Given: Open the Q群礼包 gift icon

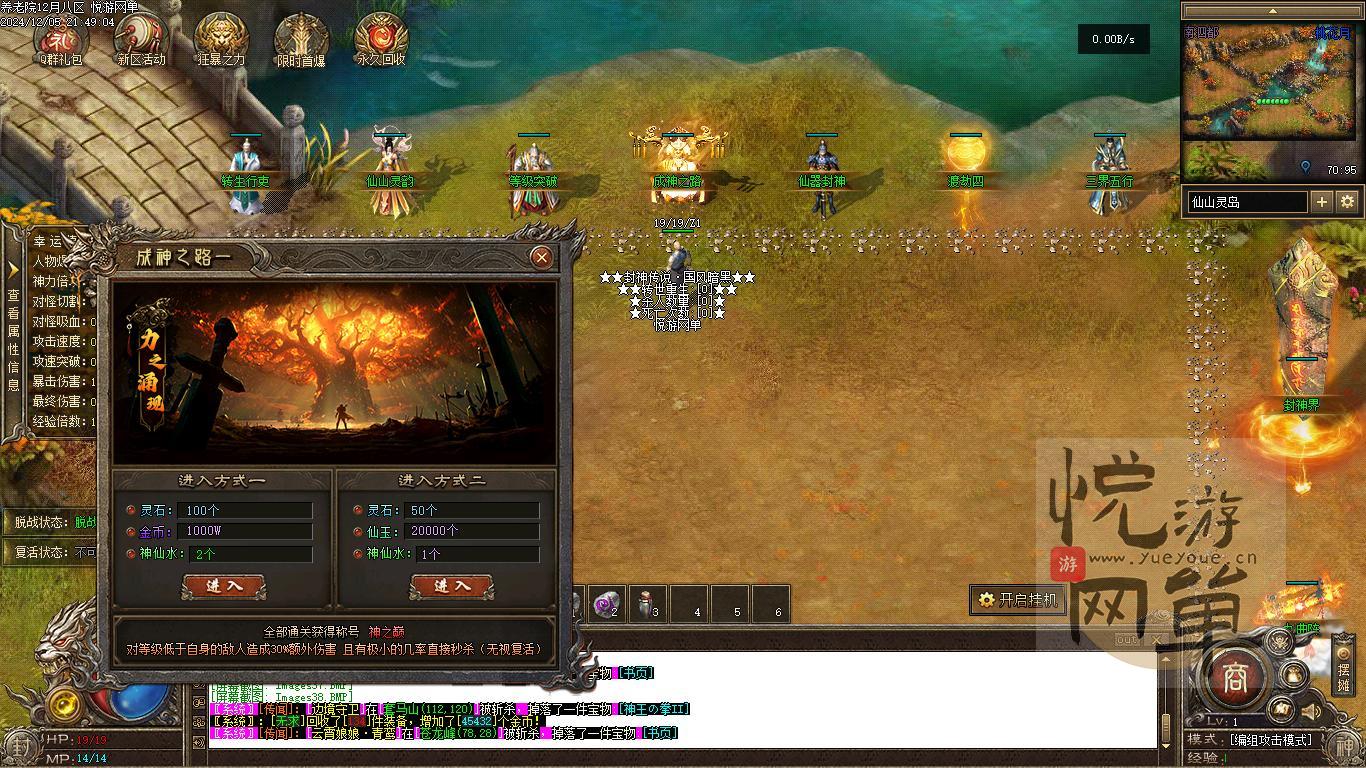Looking at the screenshot, I should (61, 40).
